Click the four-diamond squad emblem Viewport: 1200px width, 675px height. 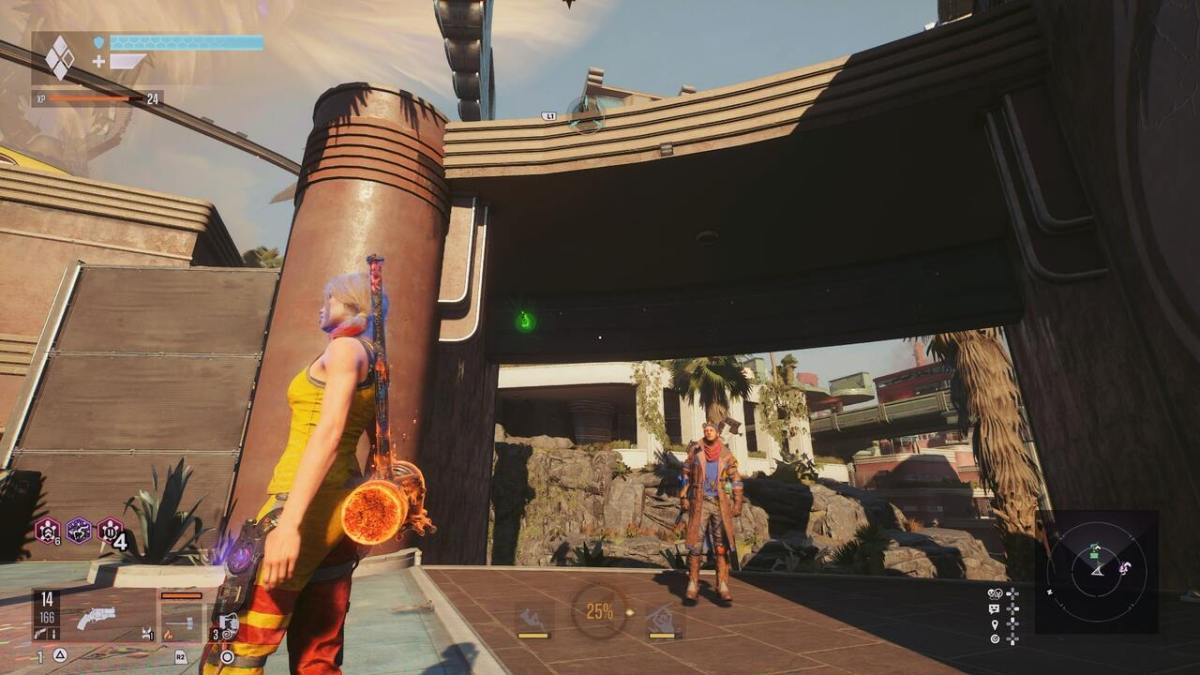point(60,58)
